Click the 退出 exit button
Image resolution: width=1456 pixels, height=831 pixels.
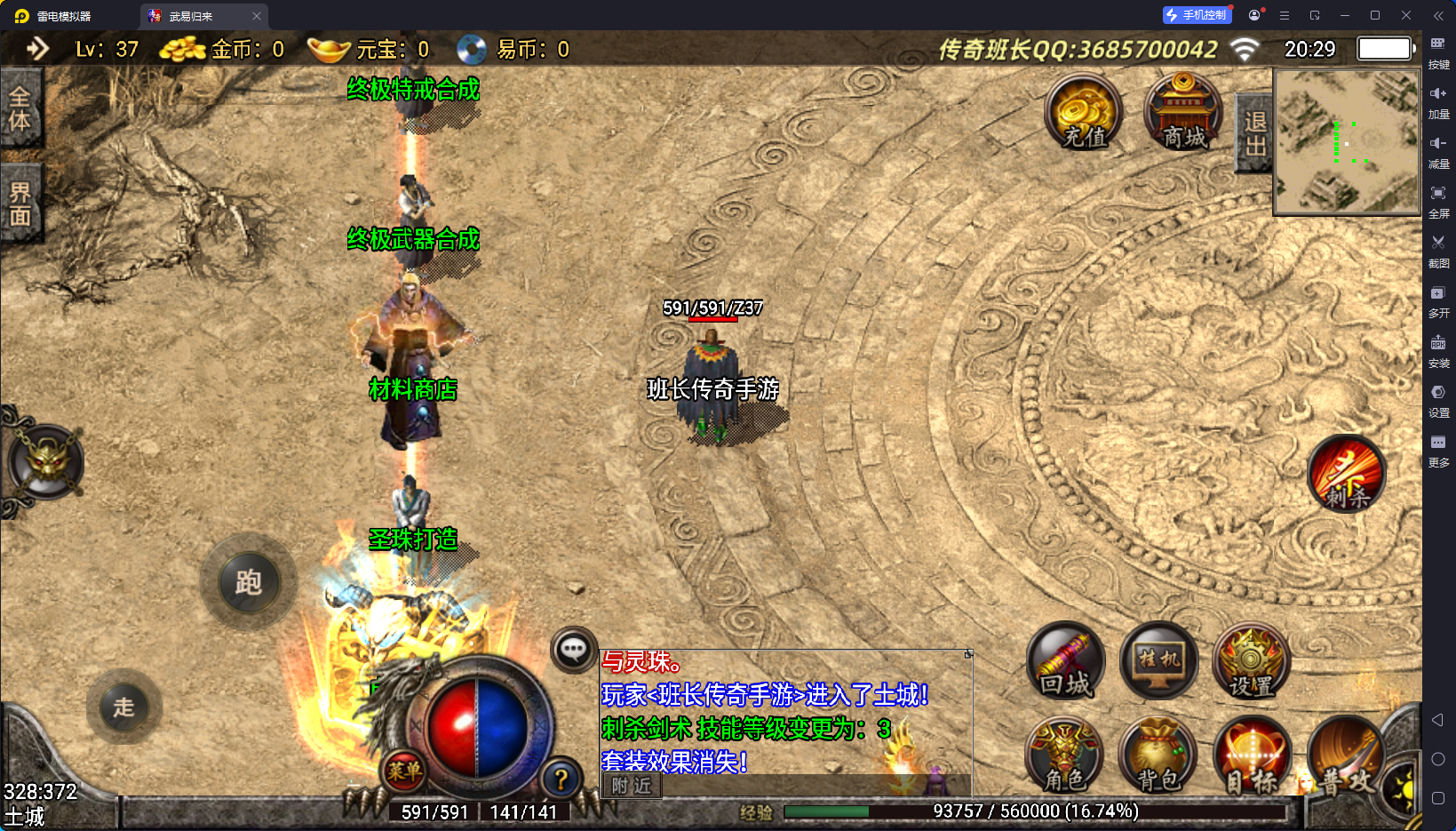pos(1254,133)
